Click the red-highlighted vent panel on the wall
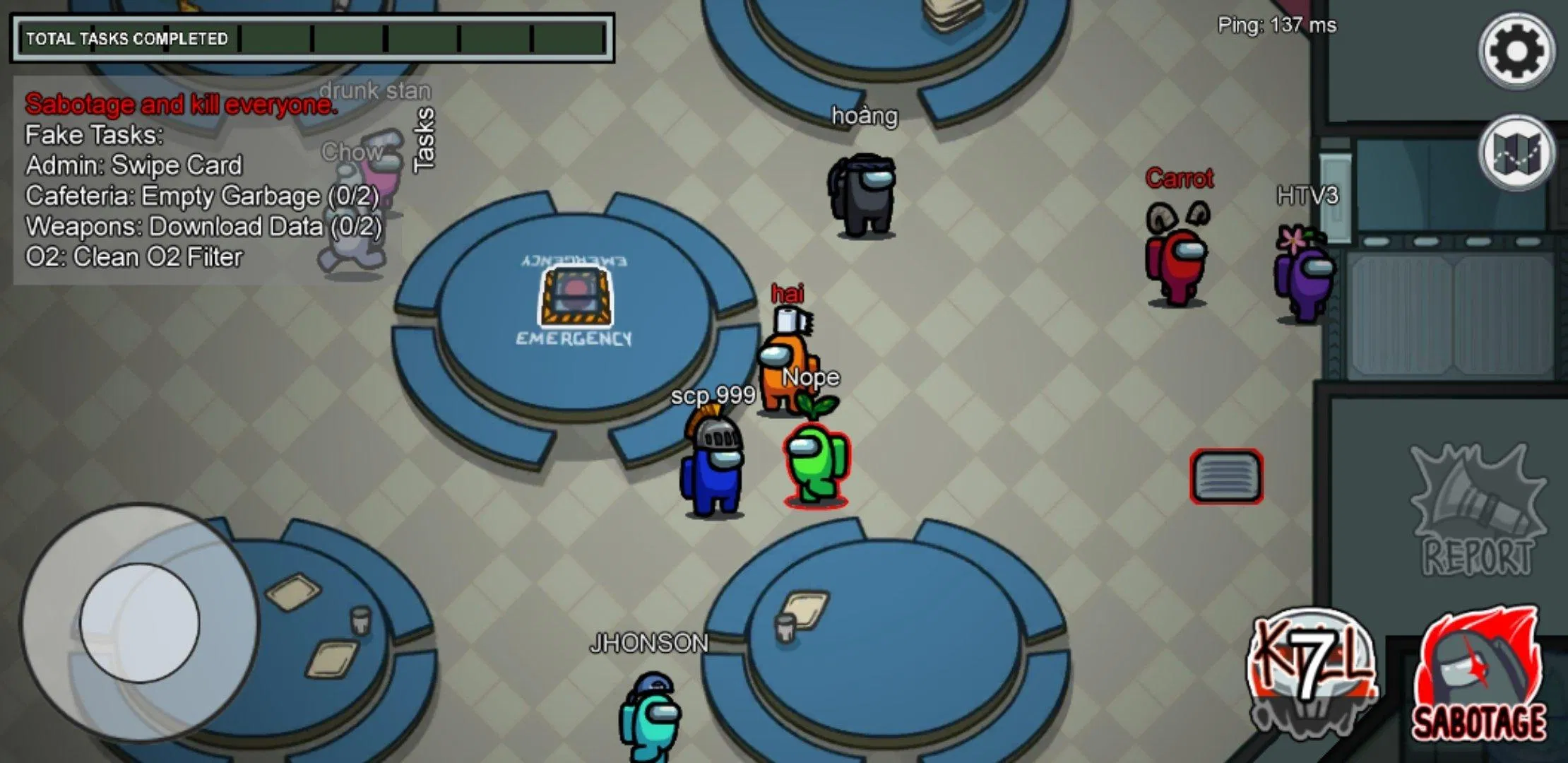The image size is (1568, 763). [x=1225, y=475]
